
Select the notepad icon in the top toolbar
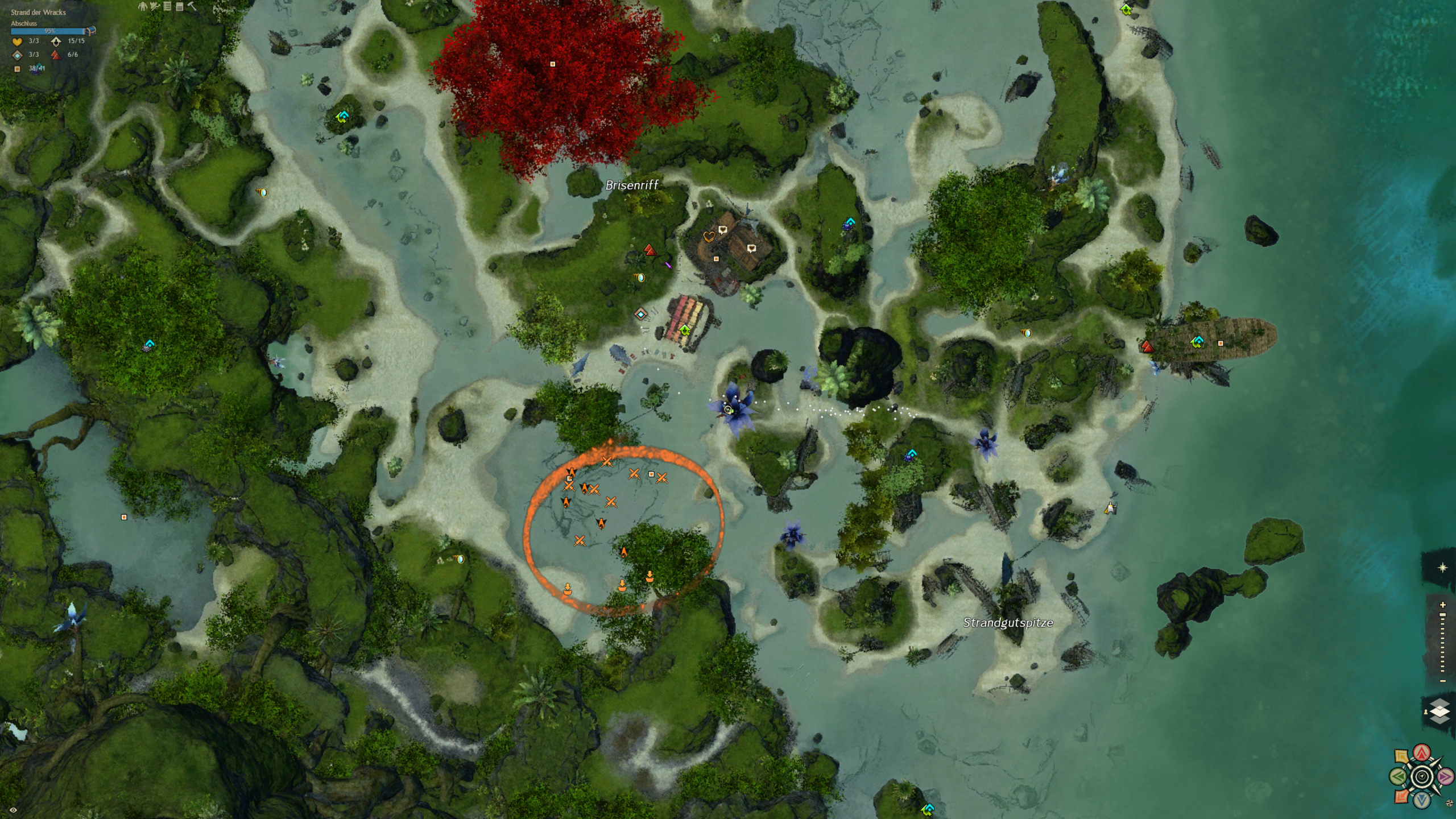pyautogui.click(x=180, y=6)
